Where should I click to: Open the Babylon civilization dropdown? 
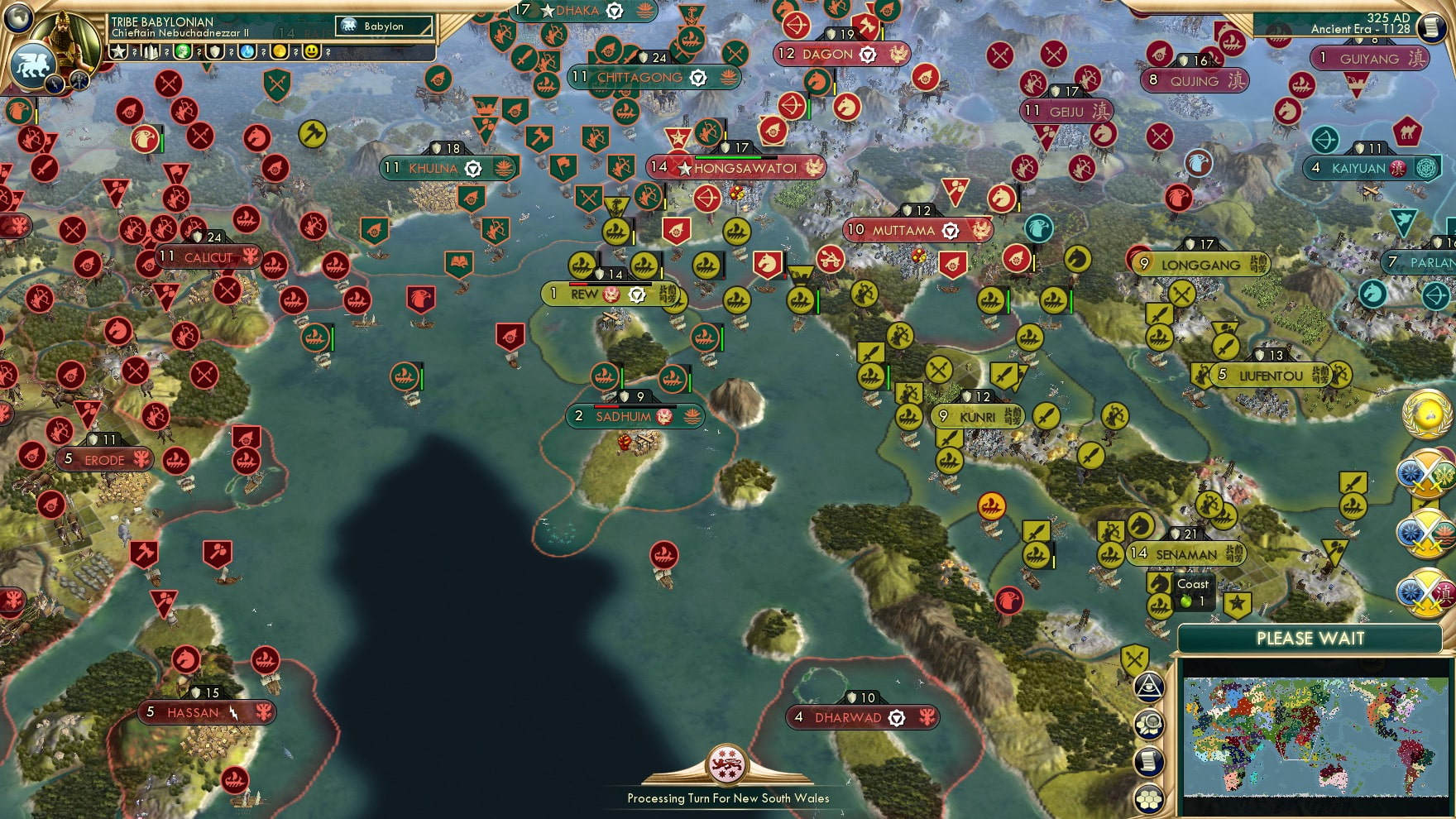(382, 26)
